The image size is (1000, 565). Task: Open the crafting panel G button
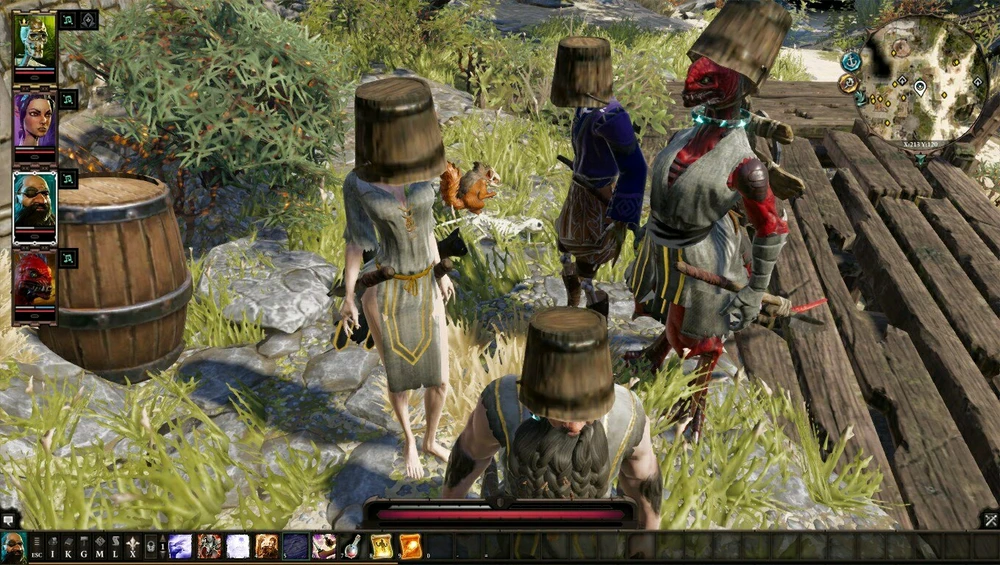tap(84, 546)
